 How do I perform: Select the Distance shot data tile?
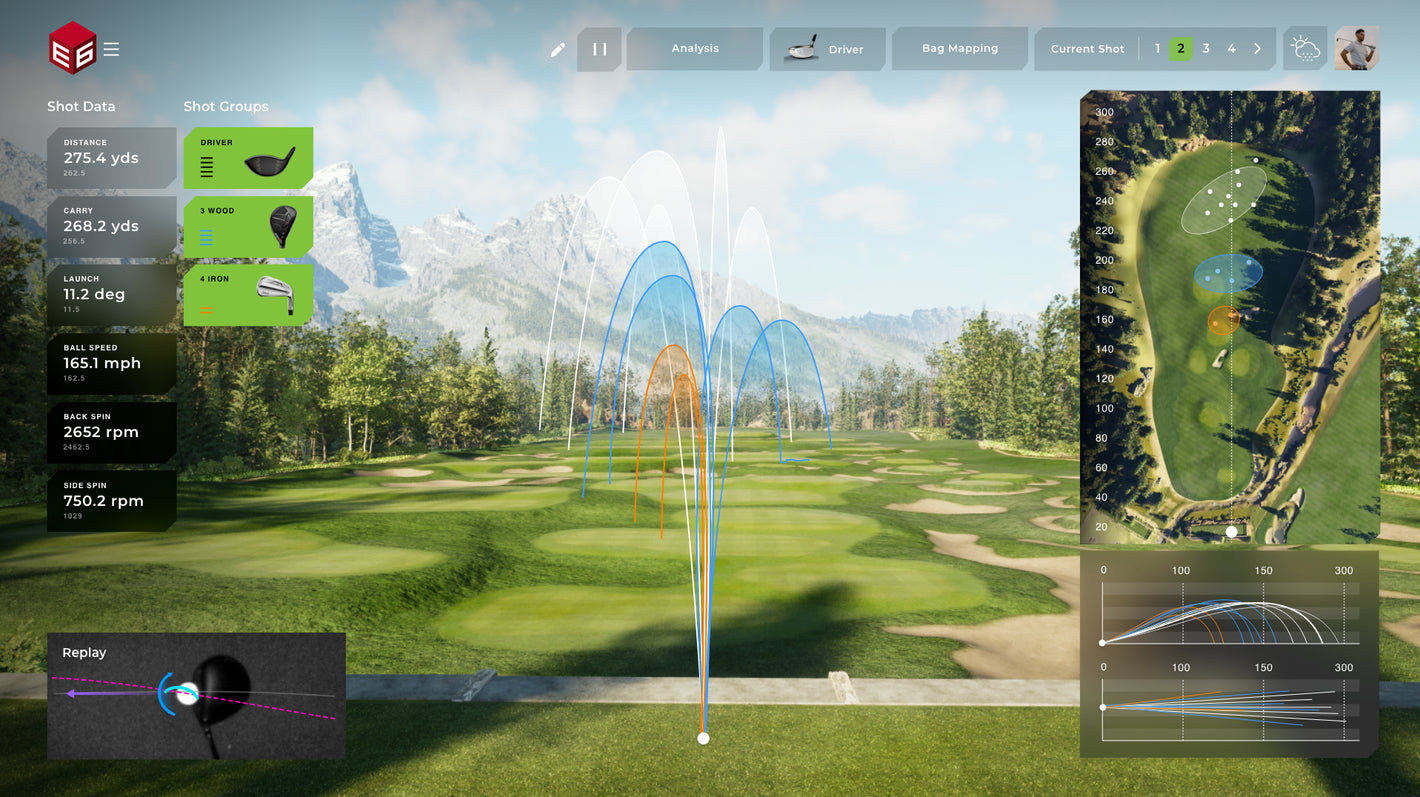pos(111,158)
